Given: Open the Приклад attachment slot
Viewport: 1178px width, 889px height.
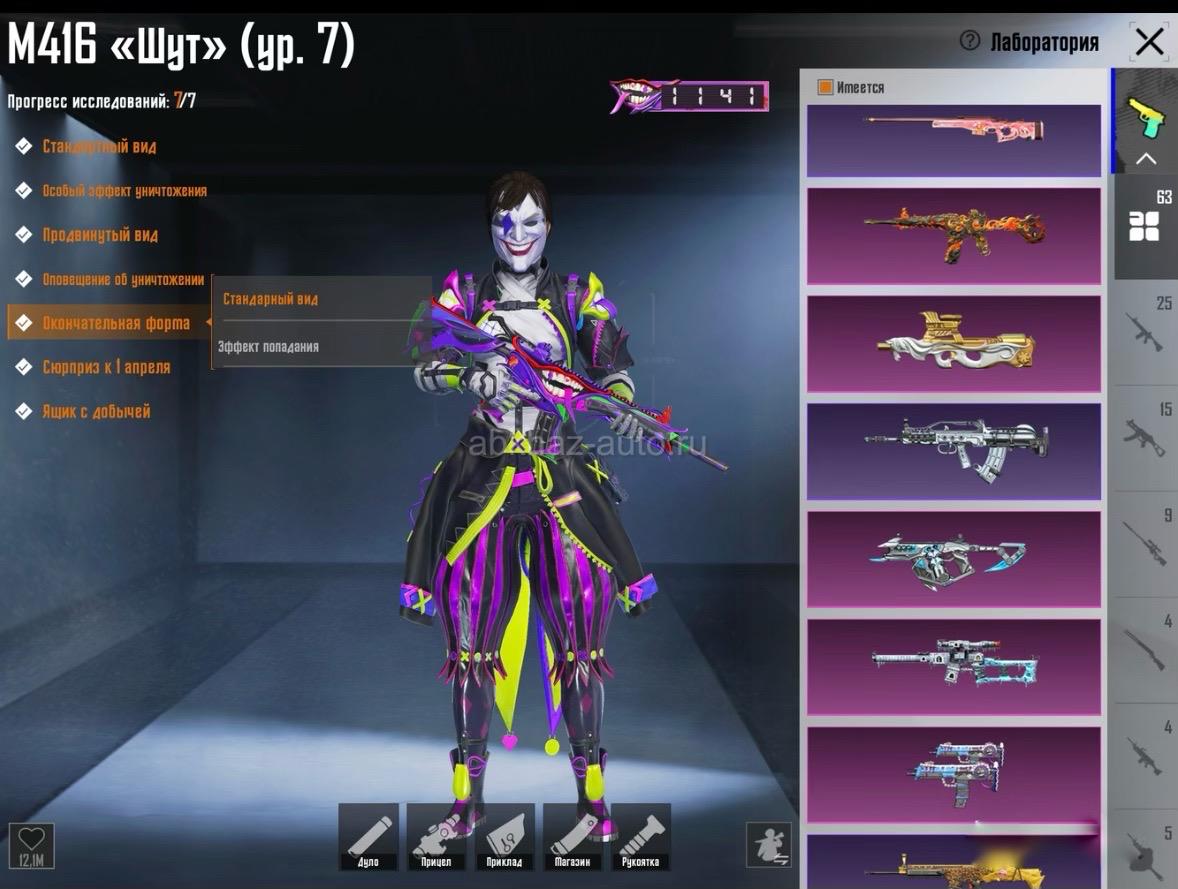Looking at the screenshot, I should [x=504, y=836].
